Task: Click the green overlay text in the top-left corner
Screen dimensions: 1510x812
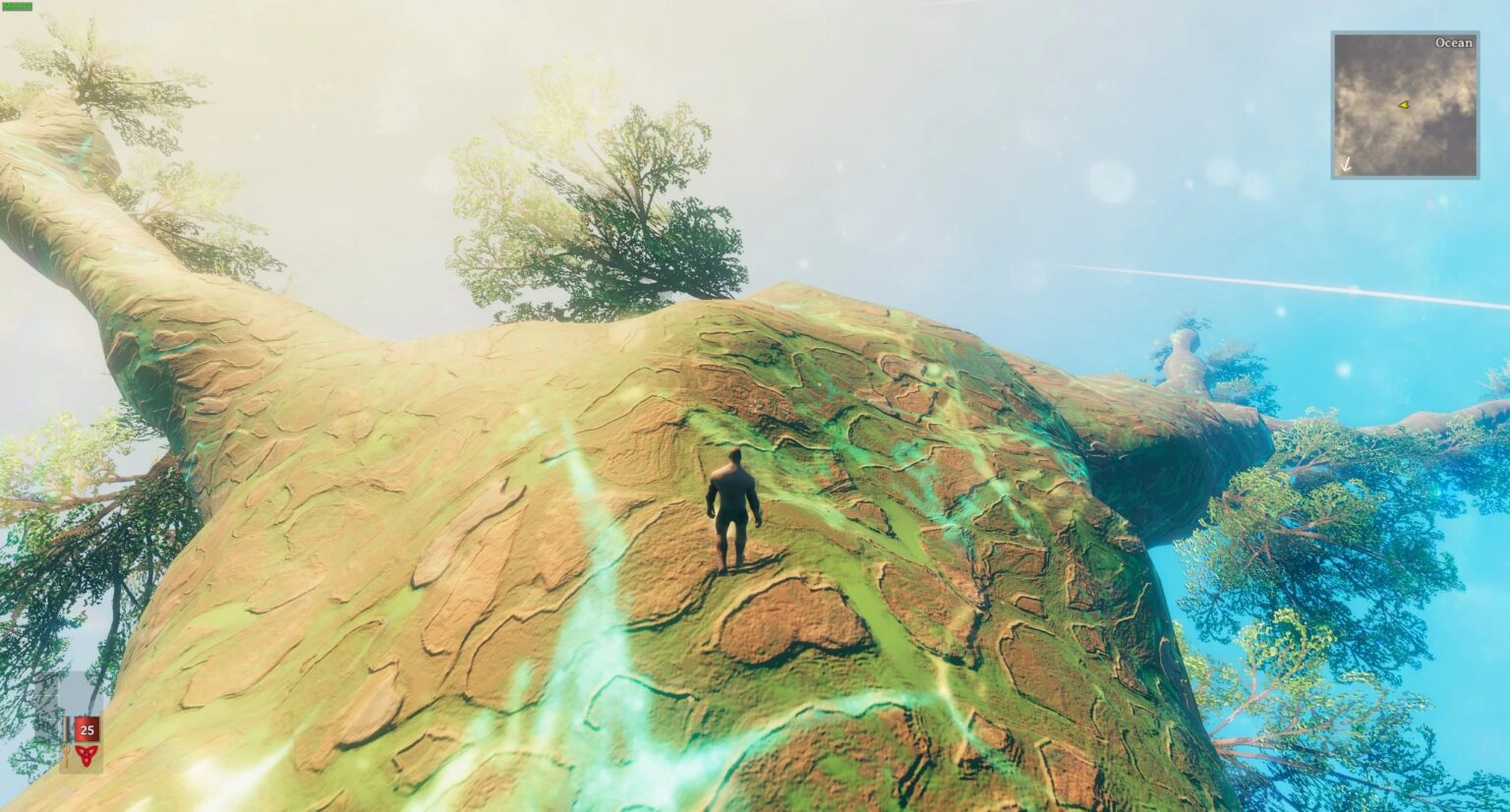Action: pos(17,9)
